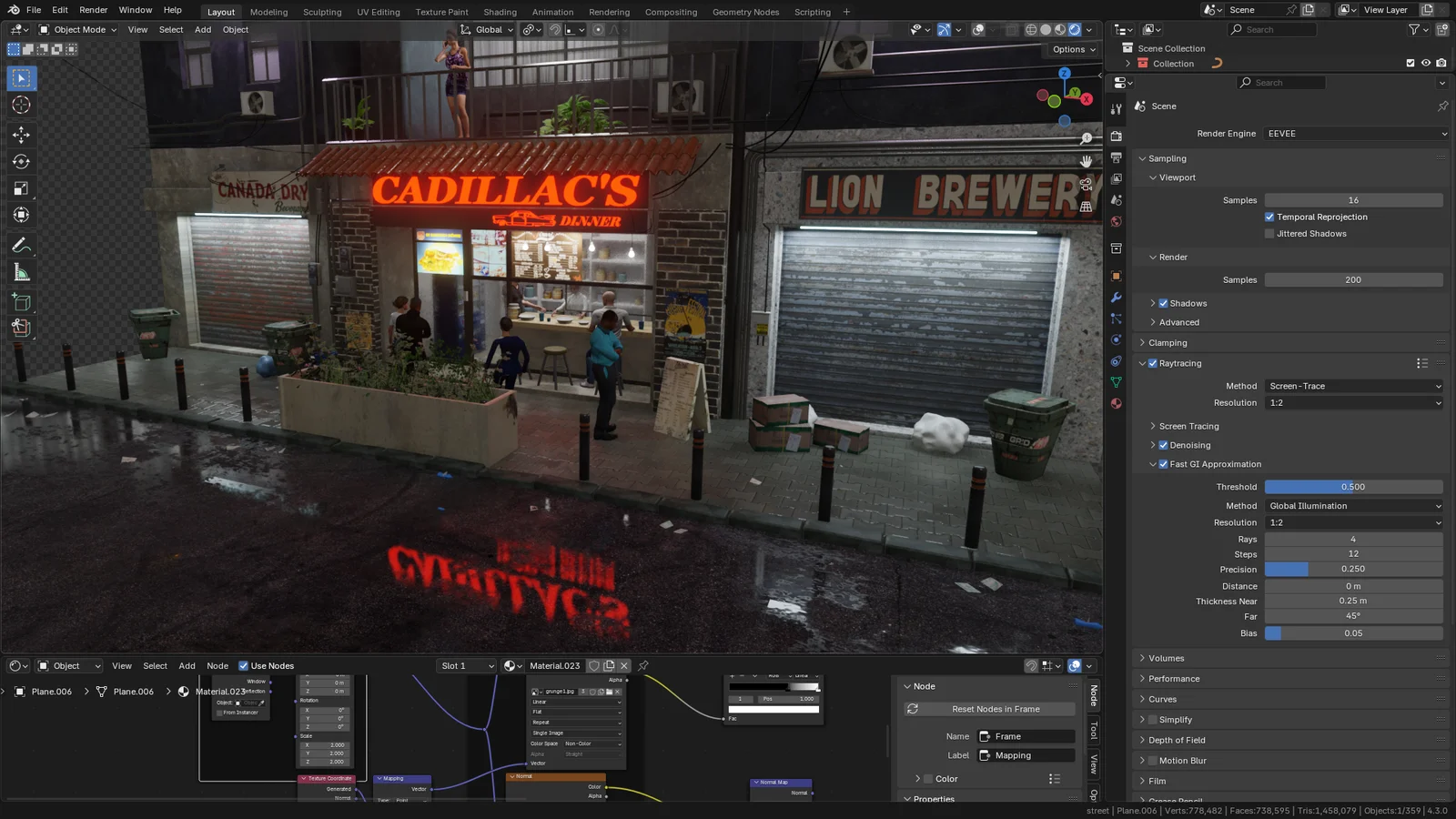Open the Modifier Properties wrench tab
Screen dimensions: 1456x819
tap(1116, 298)
